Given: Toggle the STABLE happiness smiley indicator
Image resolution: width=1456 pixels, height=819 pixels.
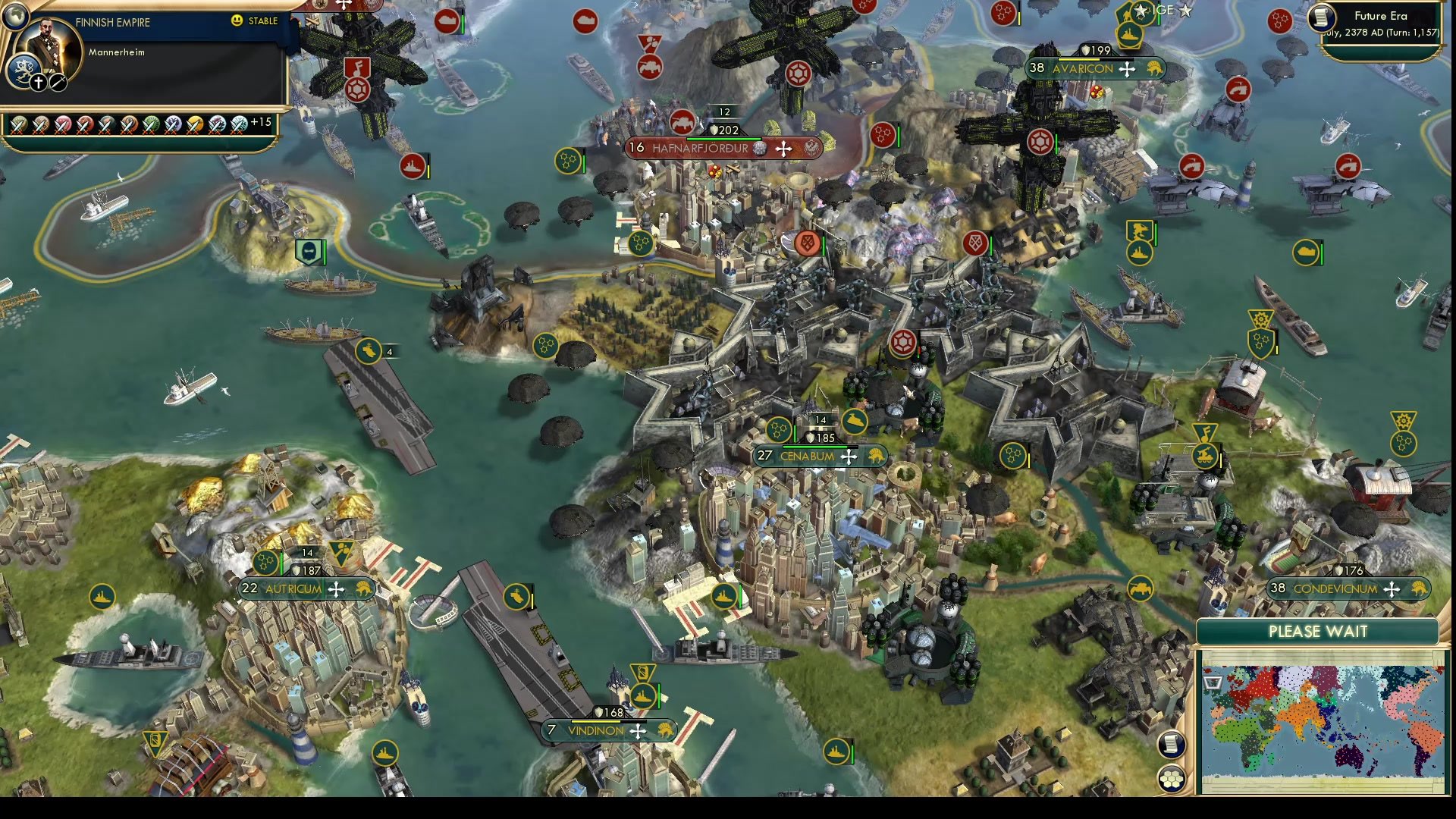Looking at the screenshot, I should click(237, 20).
